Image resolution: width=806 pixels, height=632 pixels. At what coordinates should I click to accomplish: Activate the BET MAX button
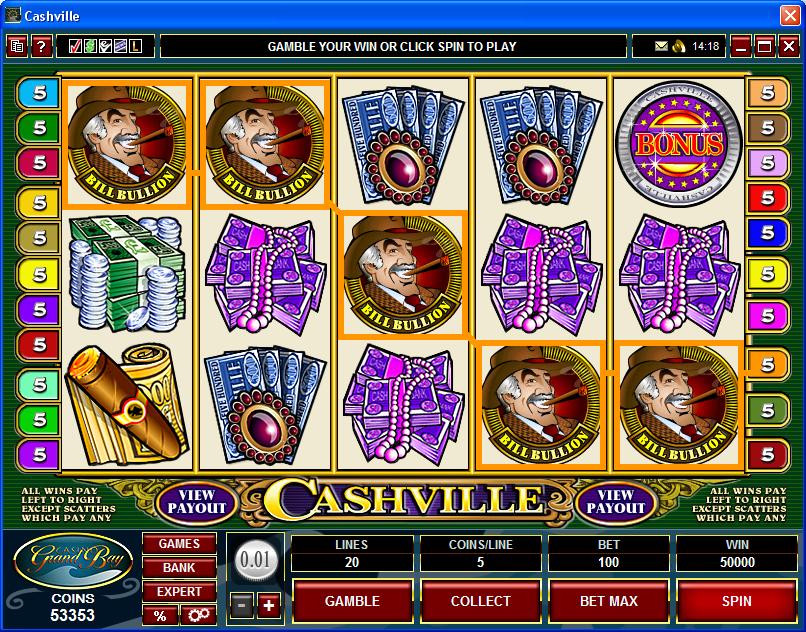pos(608,601)
